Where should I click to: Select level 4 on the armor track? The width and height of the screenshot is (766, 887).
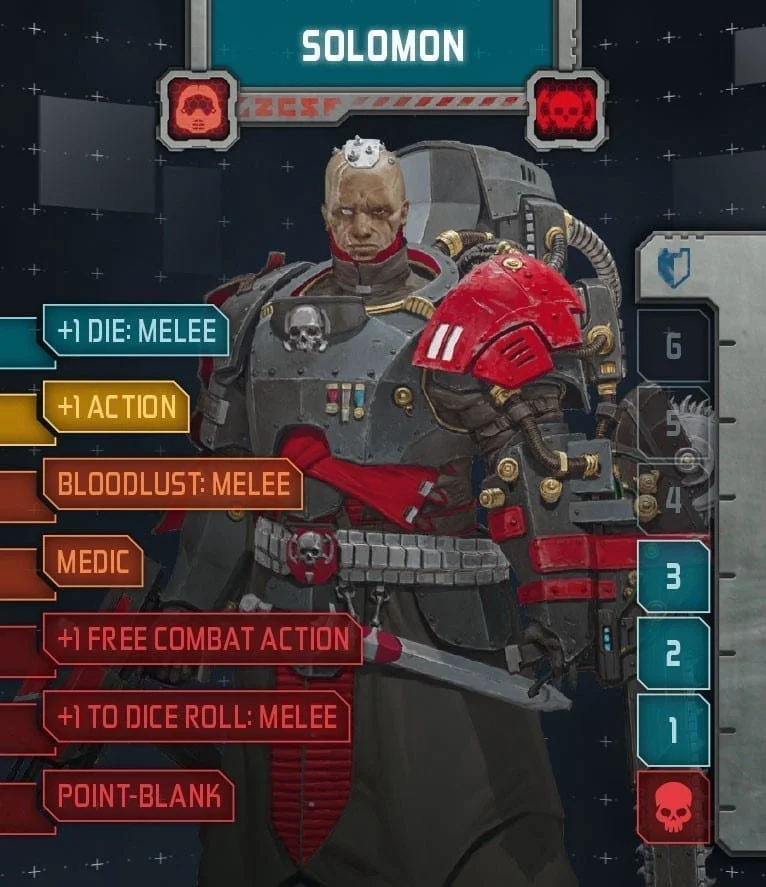[x=673, y=498]
